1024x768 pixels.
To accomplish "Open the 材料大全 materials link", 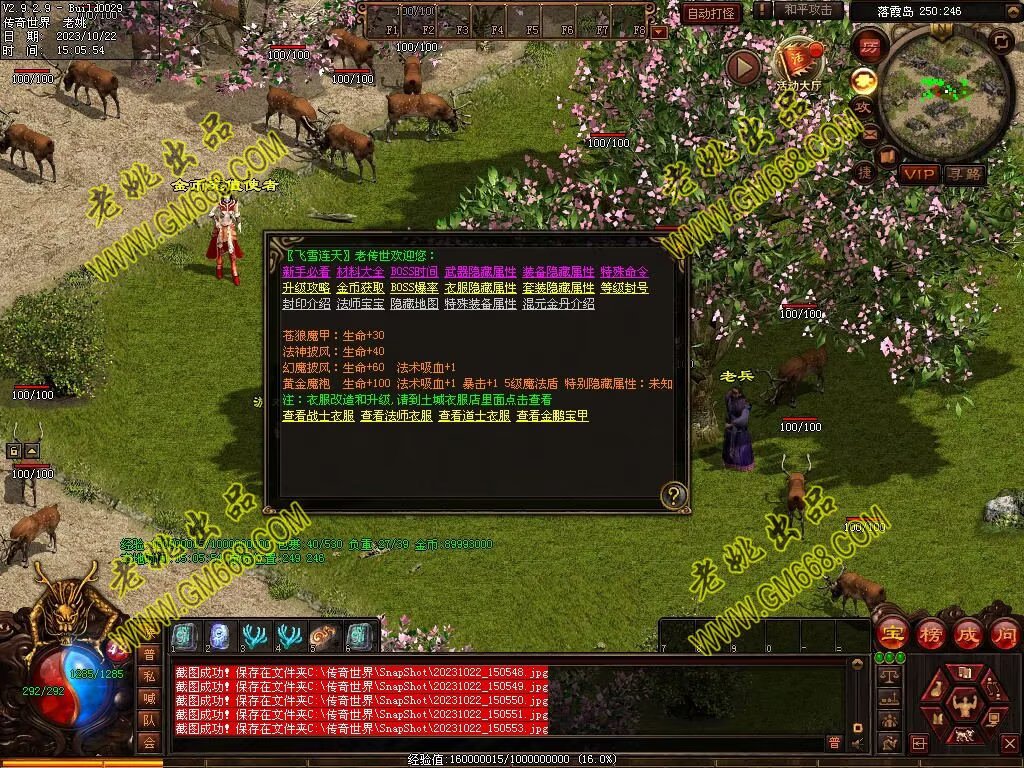I will coord(360,272).
